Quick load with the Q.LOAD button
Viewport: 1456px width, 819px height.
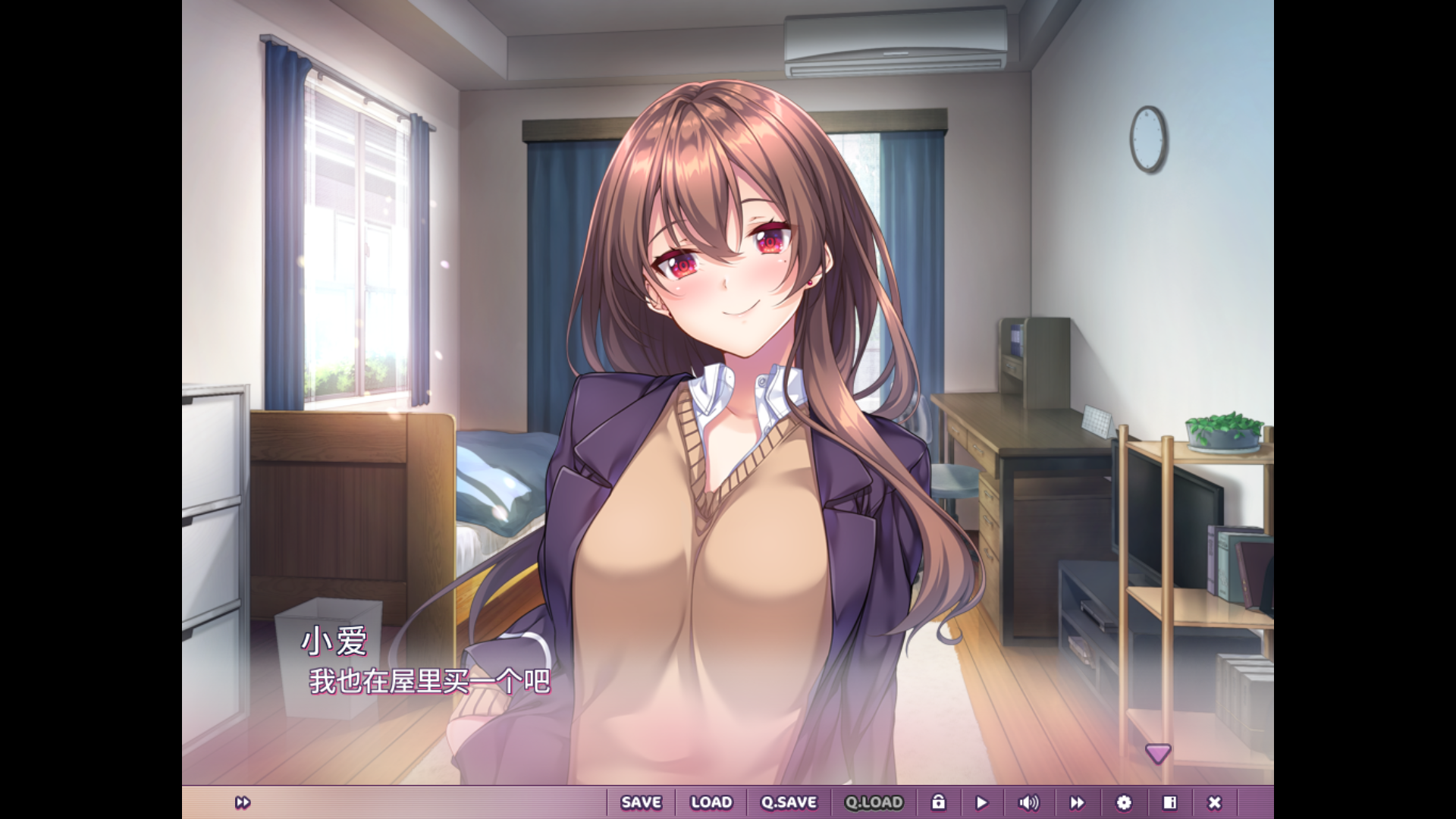[x=873, y=802]
